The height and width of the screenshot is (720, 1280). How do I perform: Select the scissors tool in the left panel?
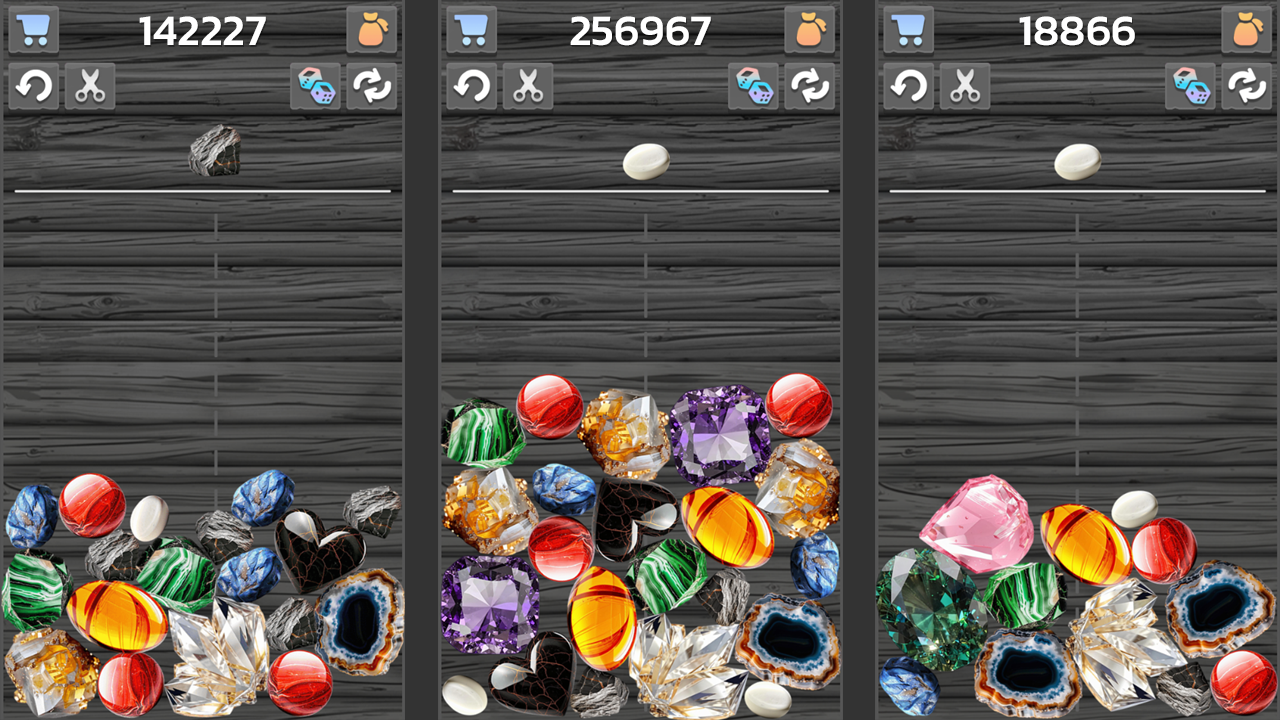pyautogui.click(x=90, y=87)
